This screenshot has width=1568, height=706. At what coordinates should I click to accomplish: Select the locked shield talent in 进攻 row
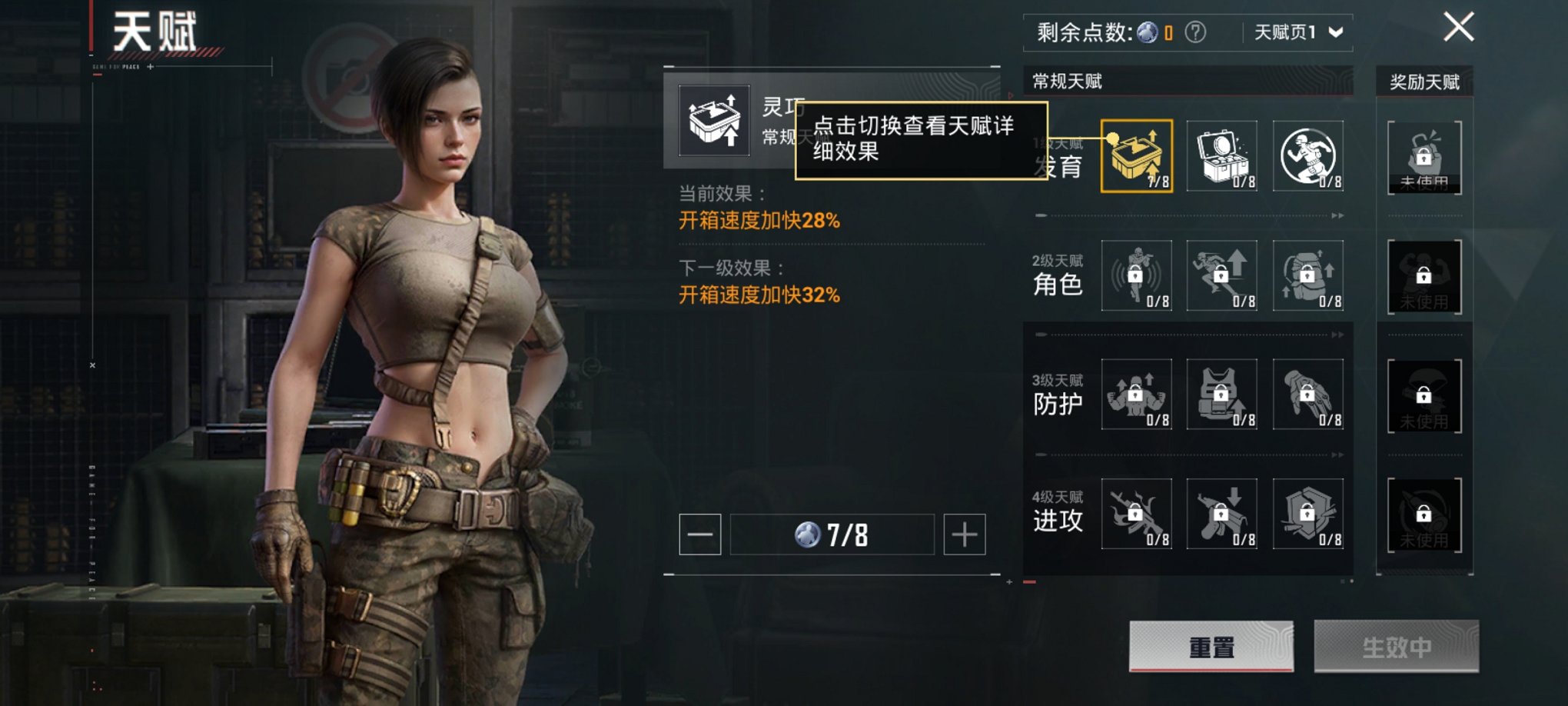1307,514
